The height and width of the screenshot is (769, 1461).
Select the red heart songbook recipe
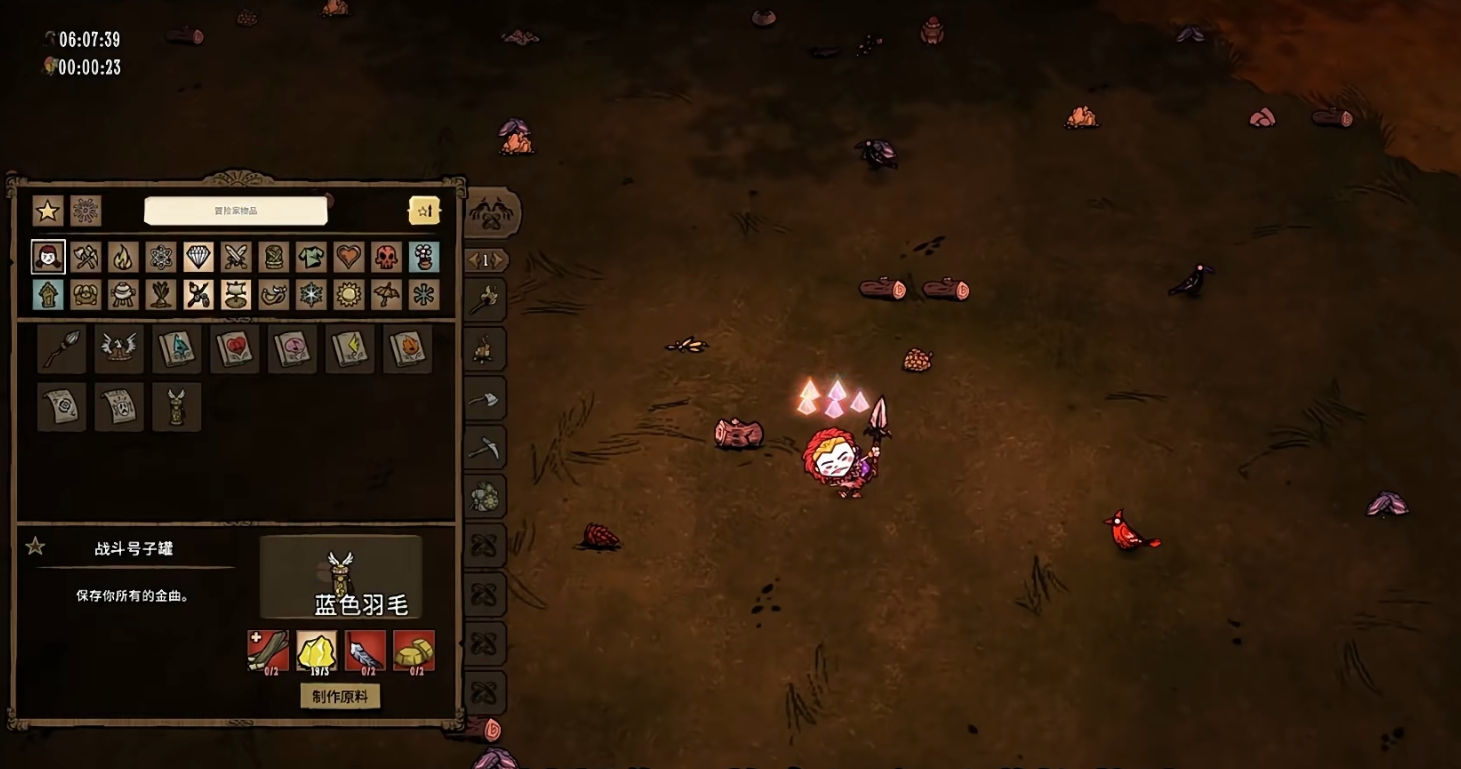234,349
